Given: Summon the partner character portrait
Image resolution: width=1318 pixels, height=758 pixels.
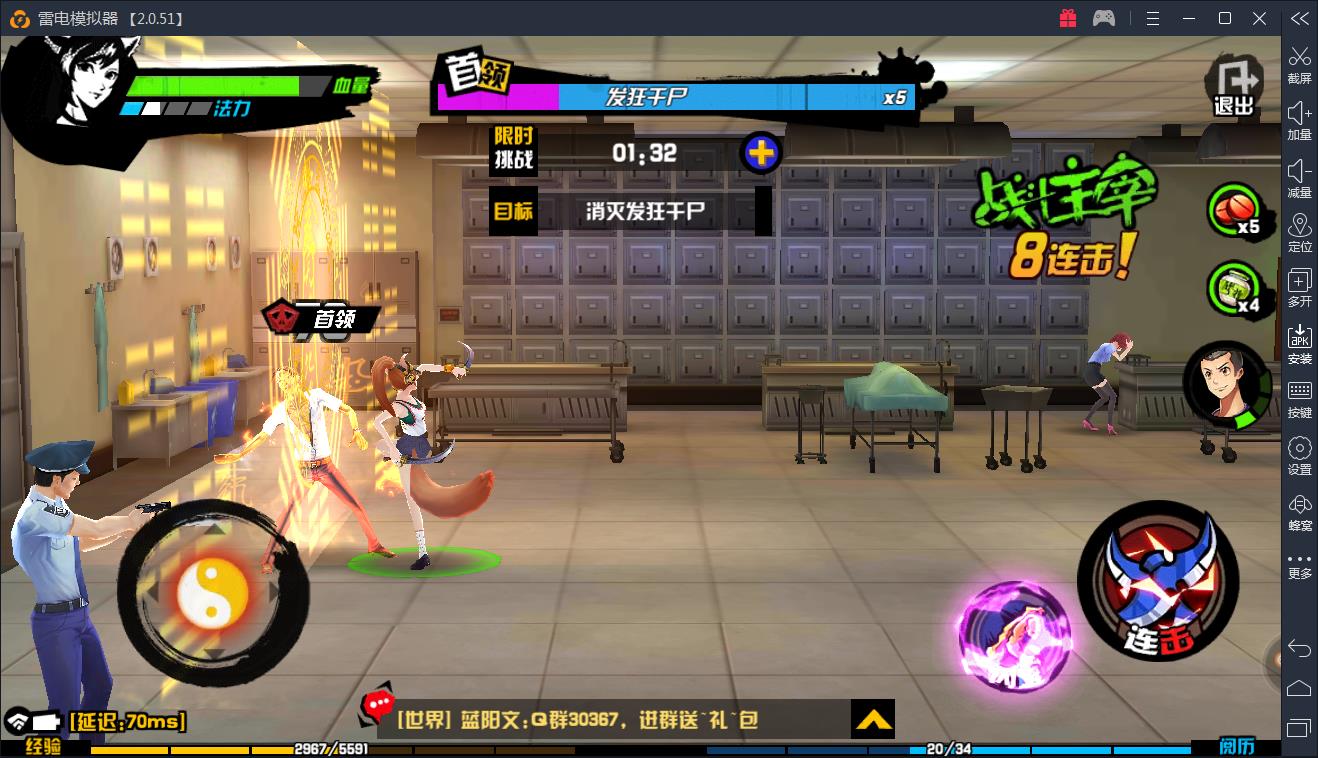Looking at the screenshot, I should tap(1226, 386).
